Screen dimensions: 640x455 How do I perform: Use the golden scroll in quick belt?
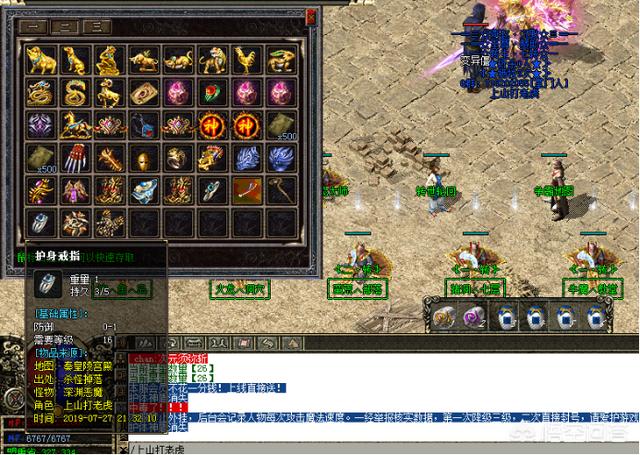coord(442,317)
